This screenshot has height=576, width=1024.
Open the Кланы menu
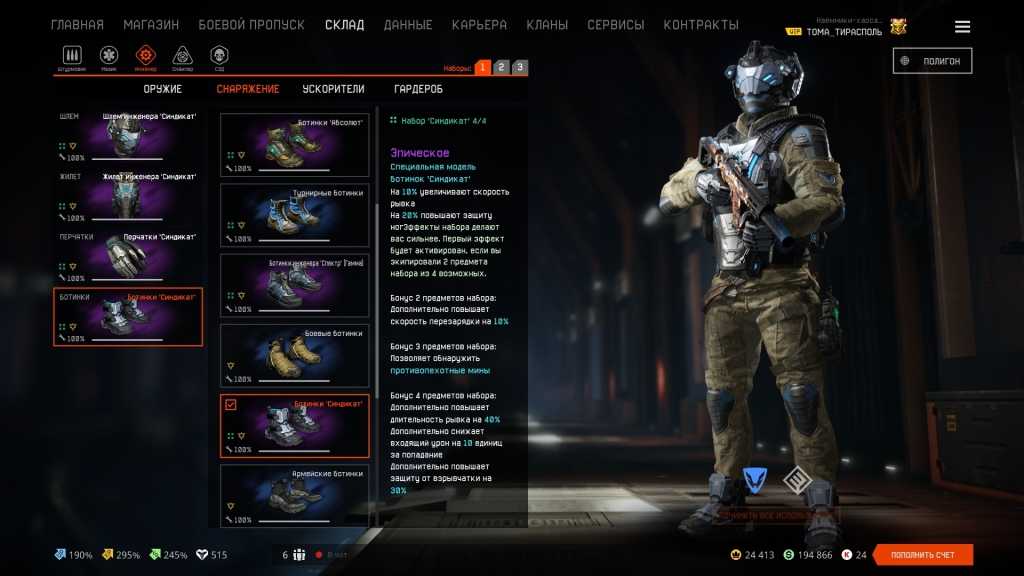click(547, 25)
